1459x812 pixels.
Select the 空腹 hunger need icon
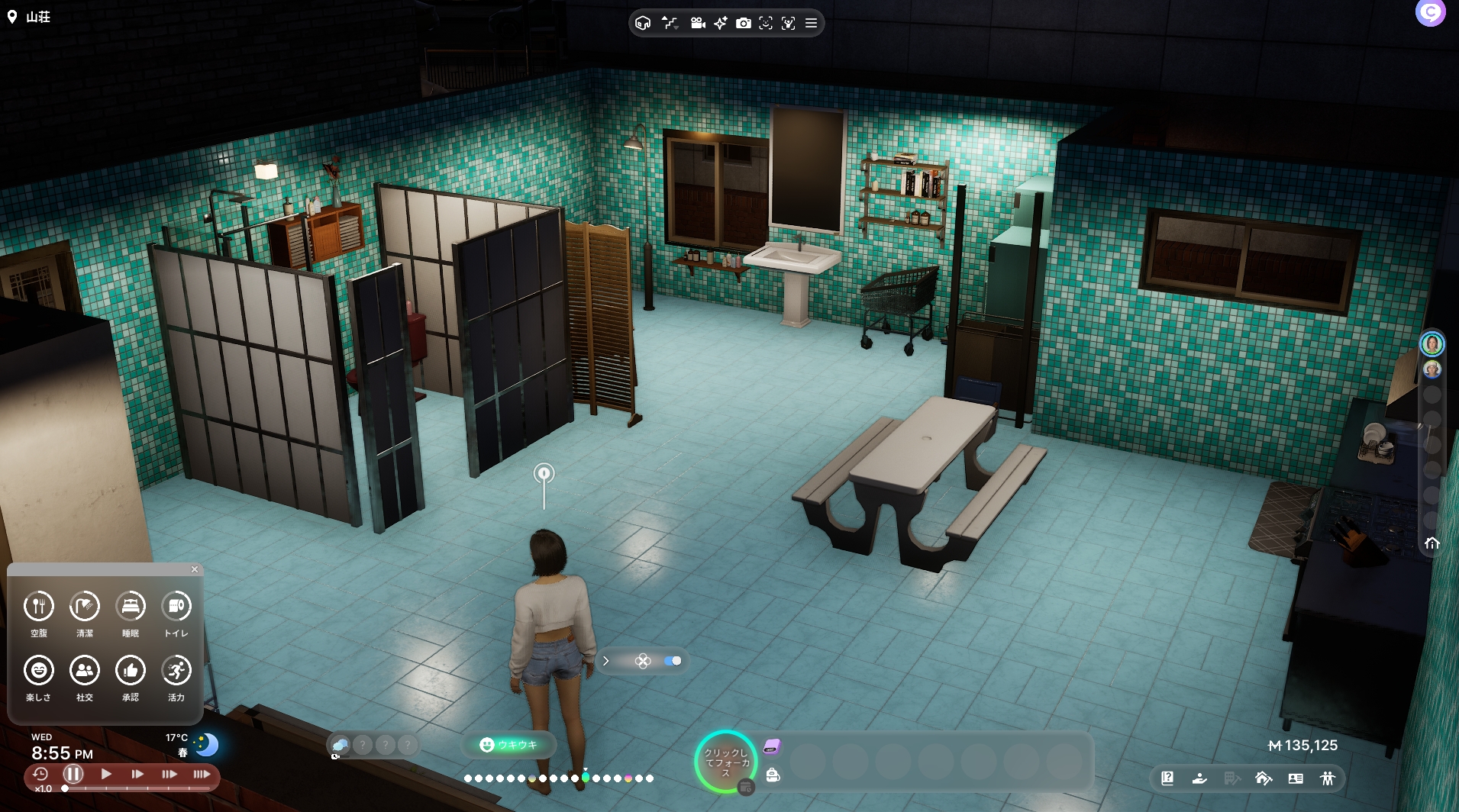[x=39, y=607]
